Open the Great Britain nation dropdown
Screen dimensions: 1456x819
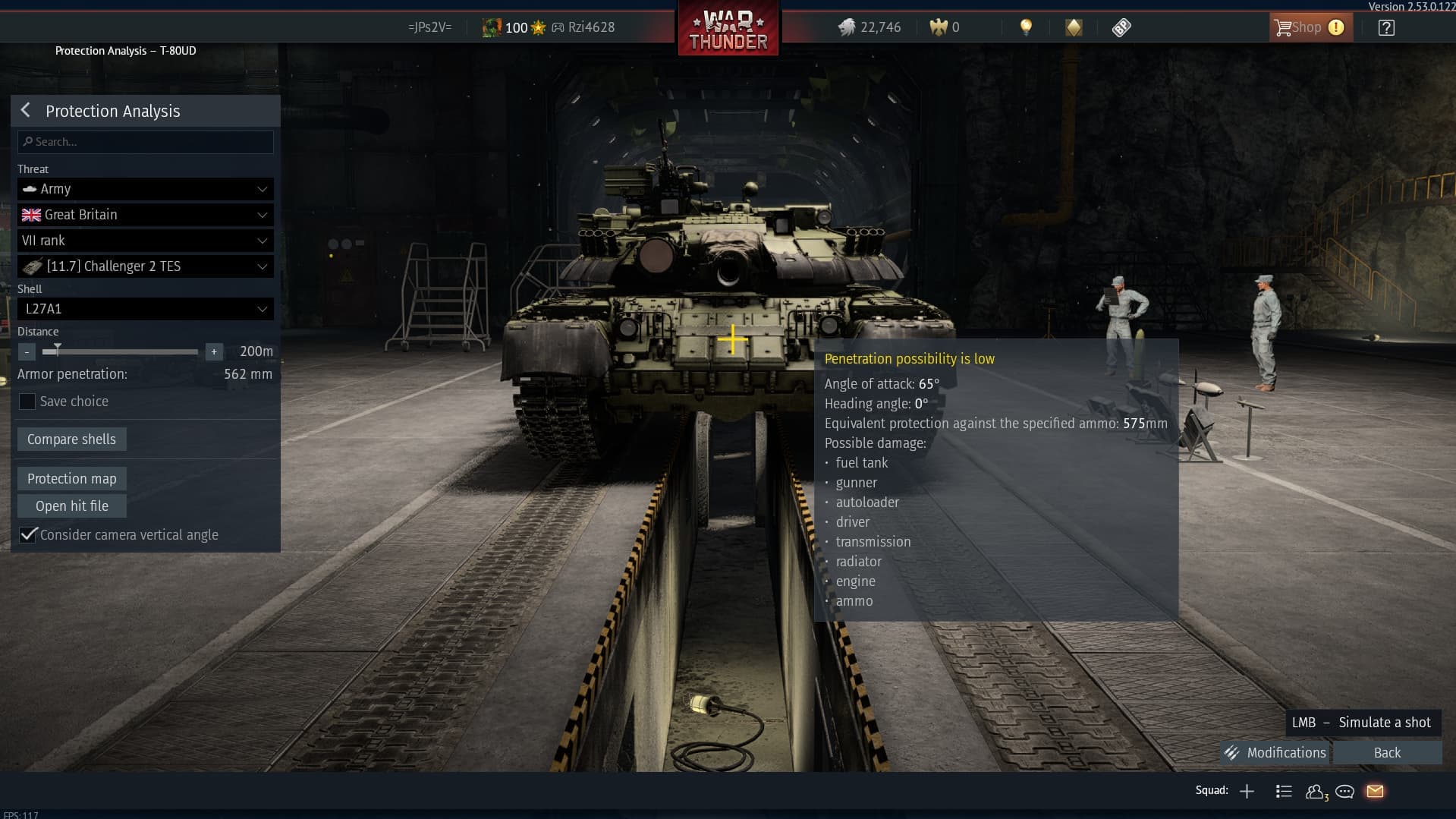(x=146, y=215)
